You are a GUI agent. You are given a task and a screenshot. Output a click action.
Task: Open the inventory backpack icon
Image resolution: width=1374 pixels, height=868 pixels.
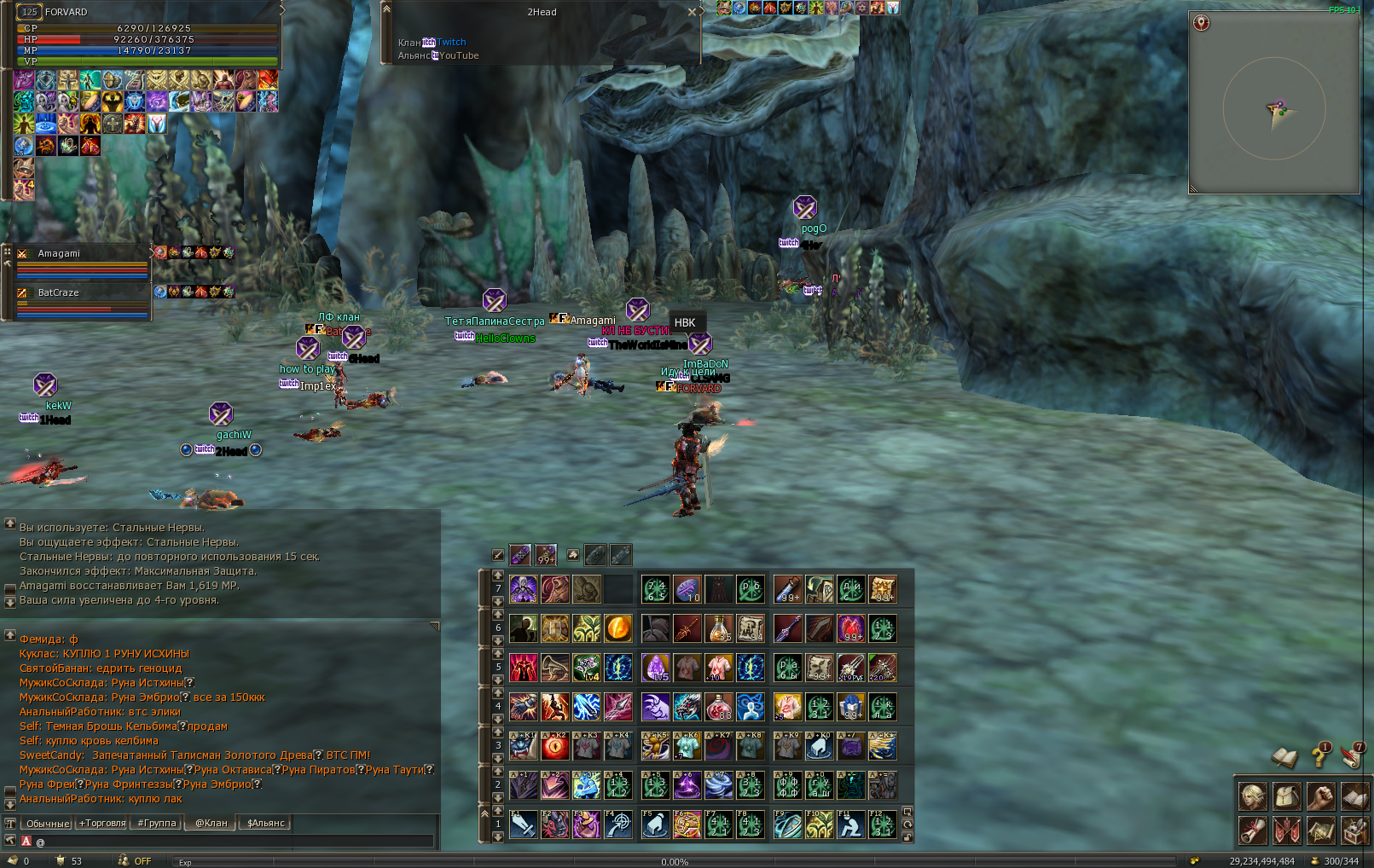pos(1287,796)
